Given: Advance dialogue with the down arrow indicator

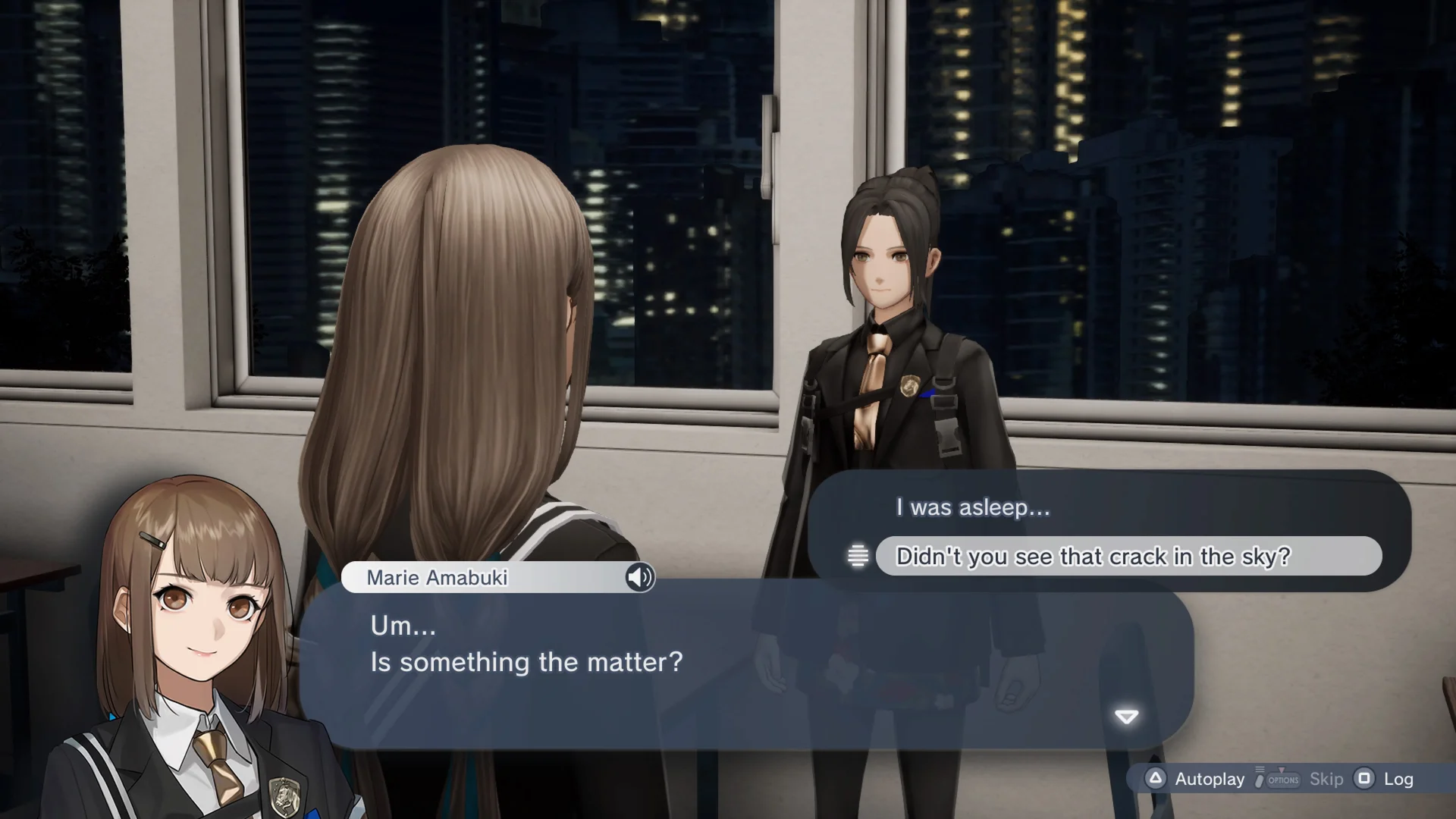Looking at the screenshot, I should pos(1126,717).
